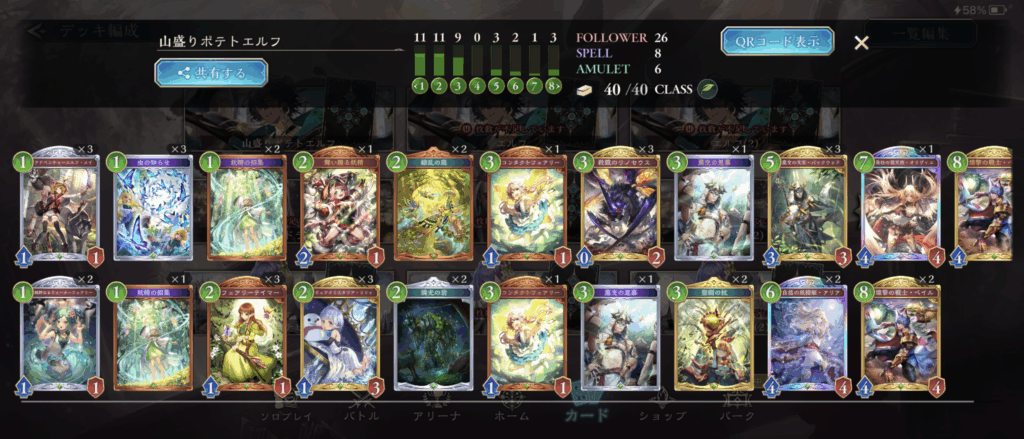Inspect the 2-cost dancing fairy follower card

(x=338, y=207)
